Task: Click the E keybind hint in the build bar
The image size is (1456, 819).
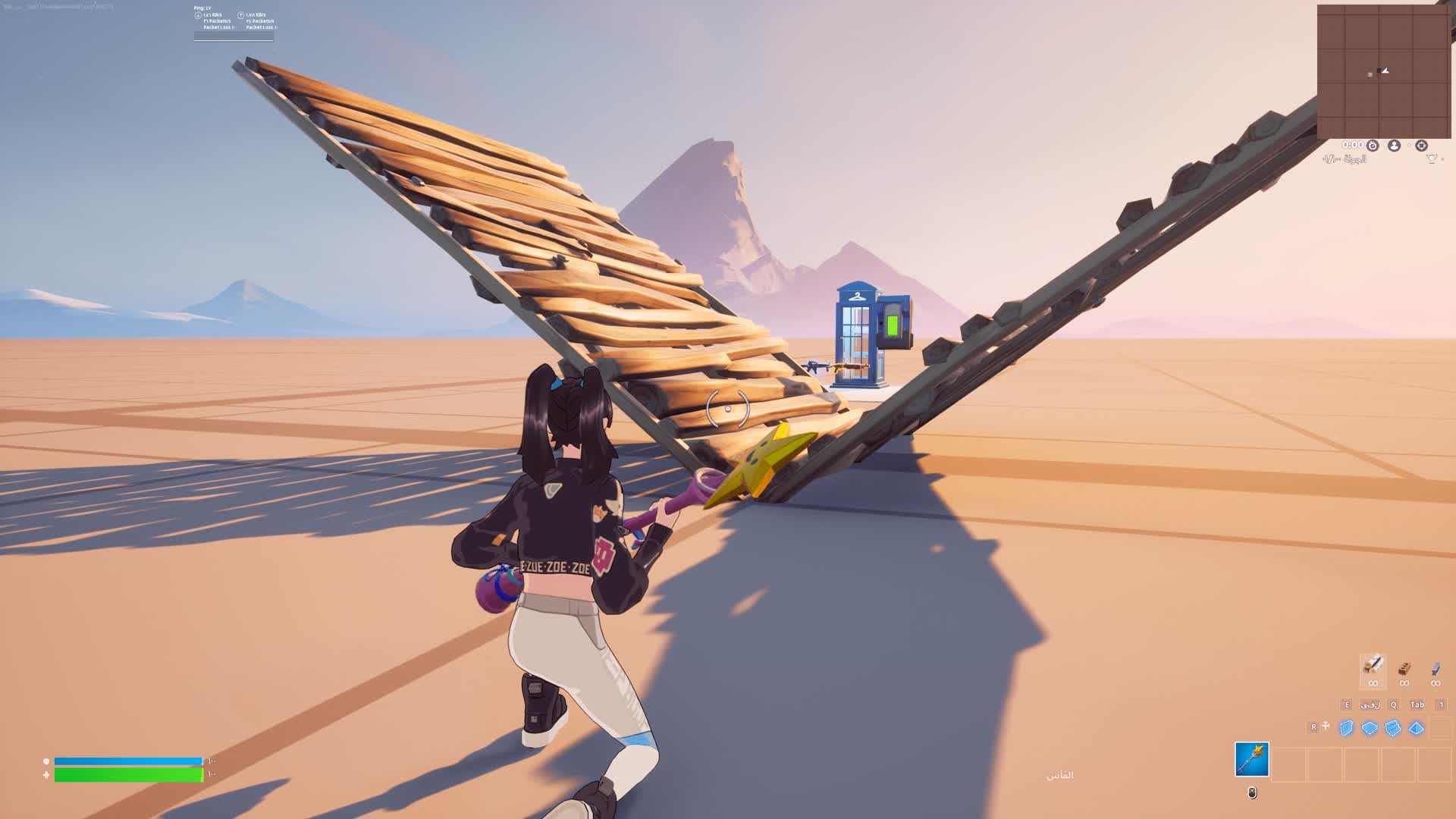Action: pyautogui.click(x=1347, y=704)
